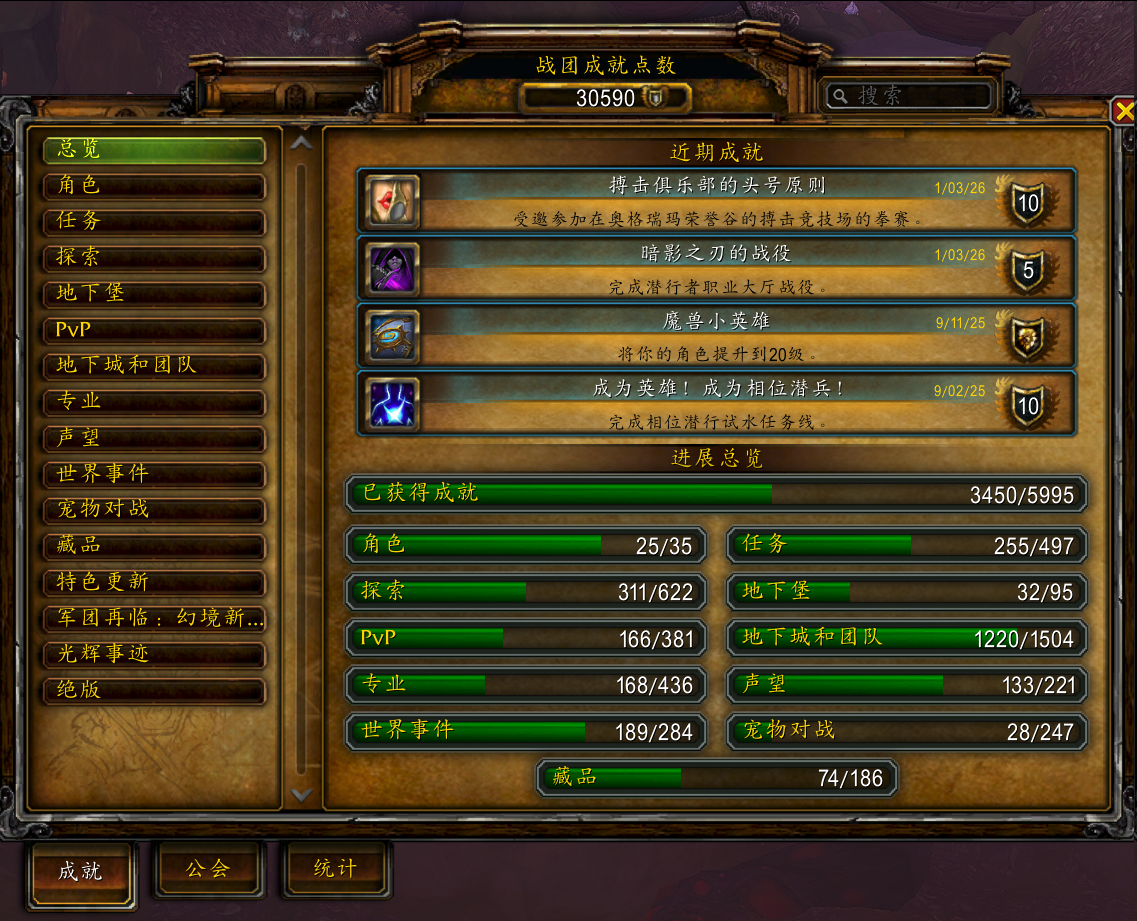The width and height of the screenshot is (1137, 921).
Task: Open the 光辉事迹 category
Action: (x=153, y=654)
